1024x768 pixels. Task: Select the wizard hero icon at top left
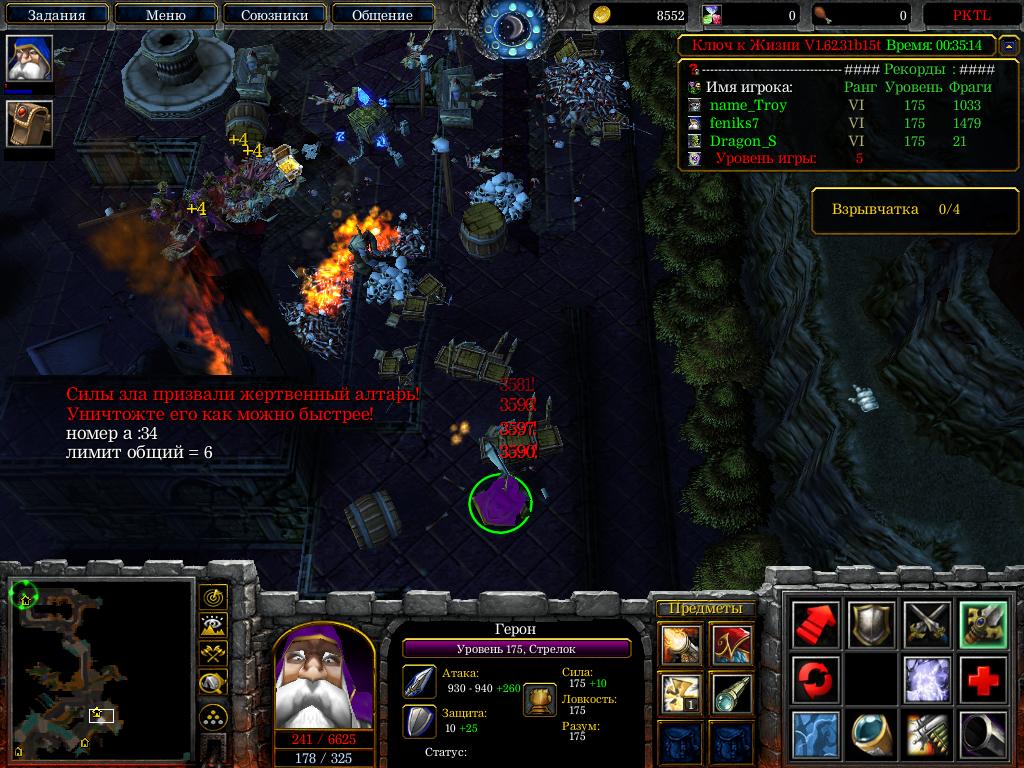point(29,60)
